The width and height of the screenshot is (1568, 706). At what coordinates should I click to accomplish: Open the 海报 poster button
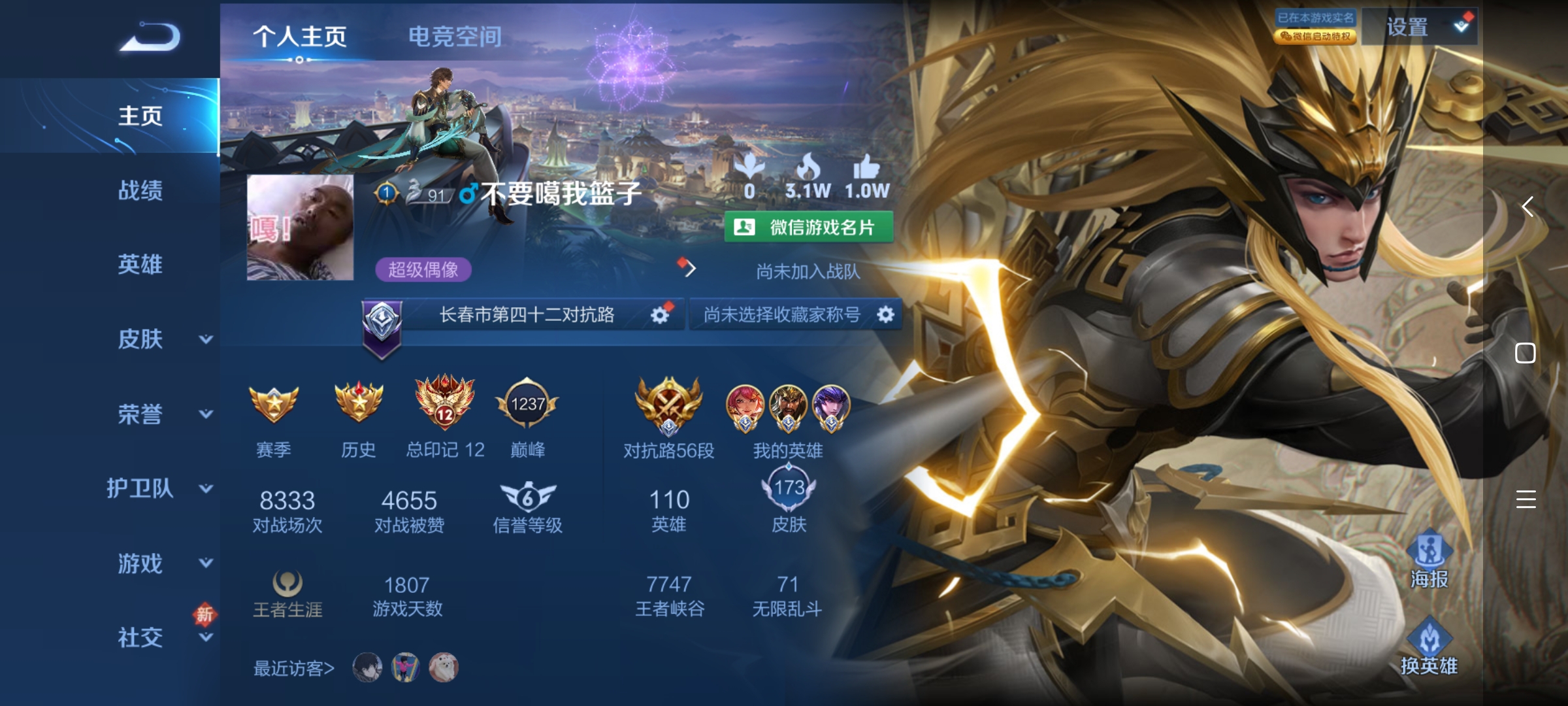(1429, 559)
